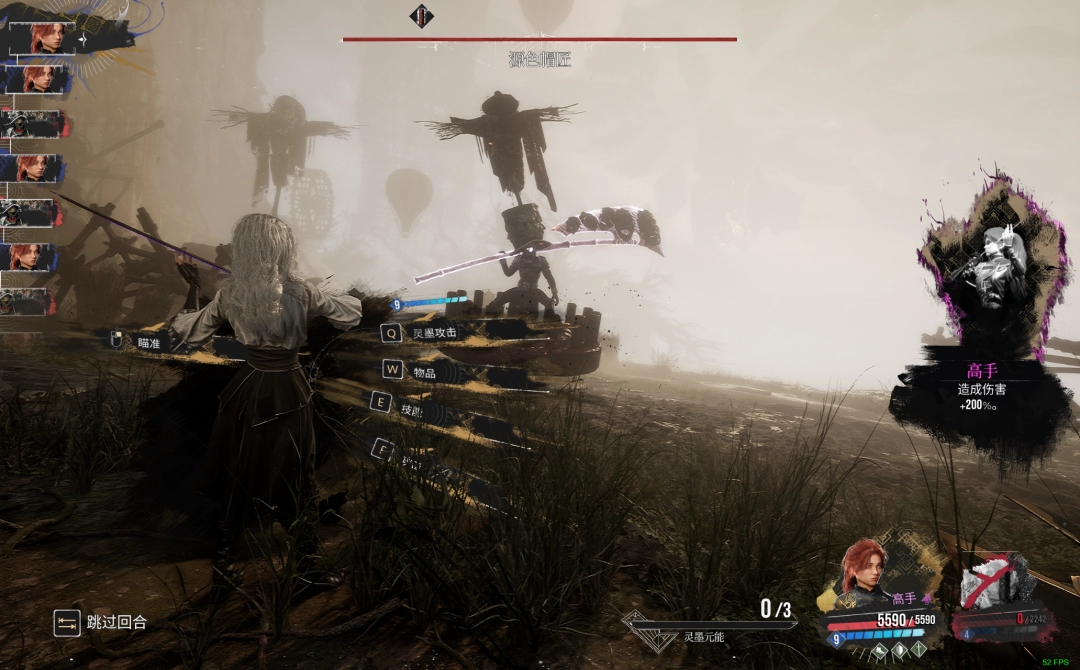
Task: Click the shield status icon under the health bar
Action: click(900, 649)
